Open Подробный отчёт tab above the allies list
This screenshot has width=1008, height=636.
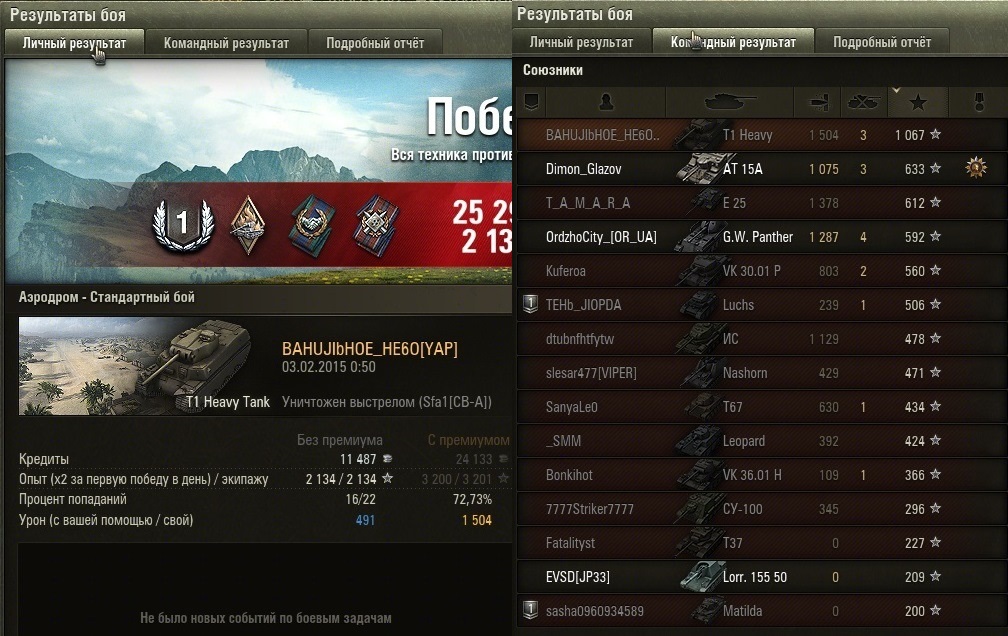point(882,42)
